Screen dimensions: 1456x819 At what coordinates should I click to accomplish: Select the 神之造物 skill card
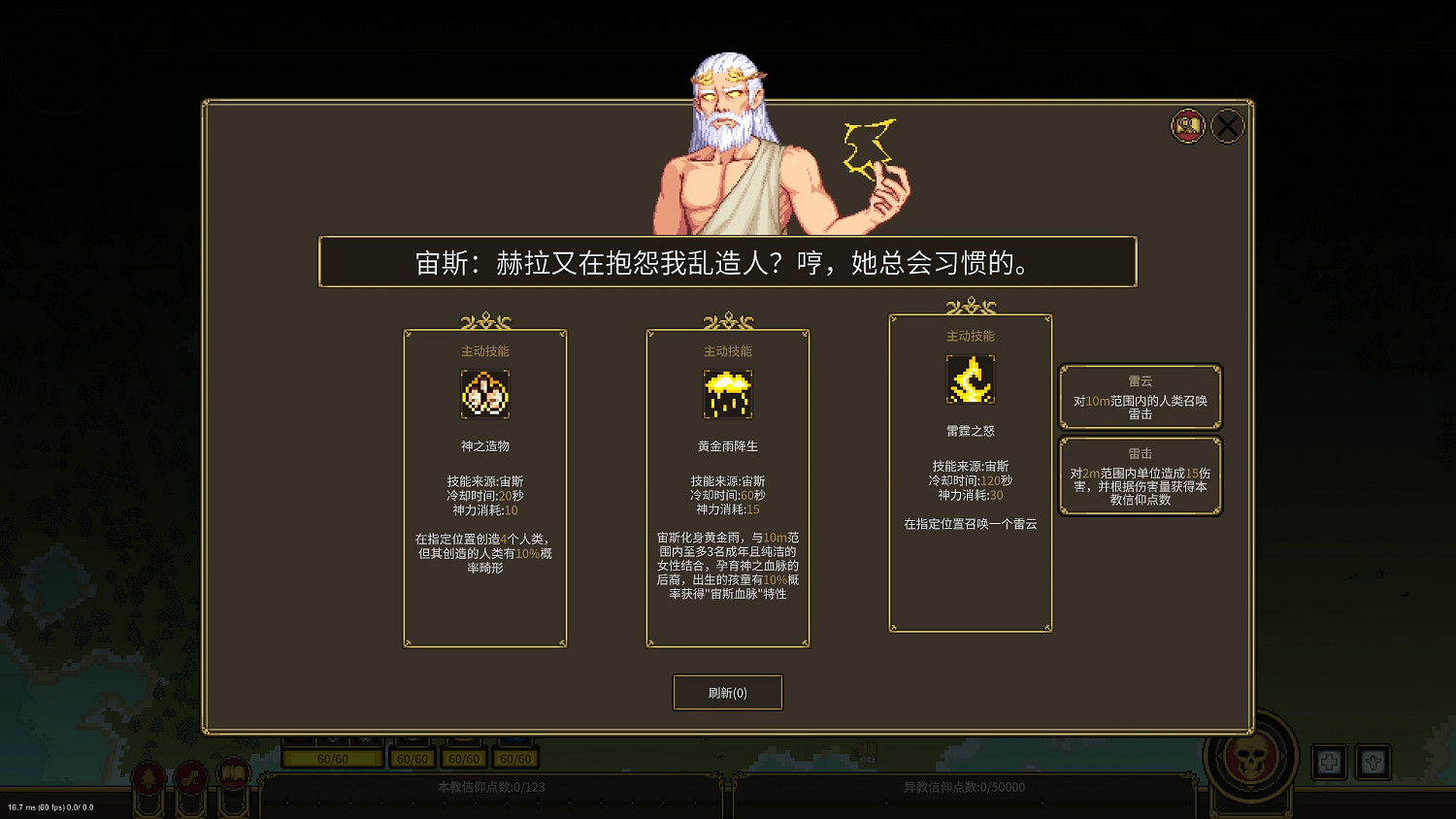(484, 488)
